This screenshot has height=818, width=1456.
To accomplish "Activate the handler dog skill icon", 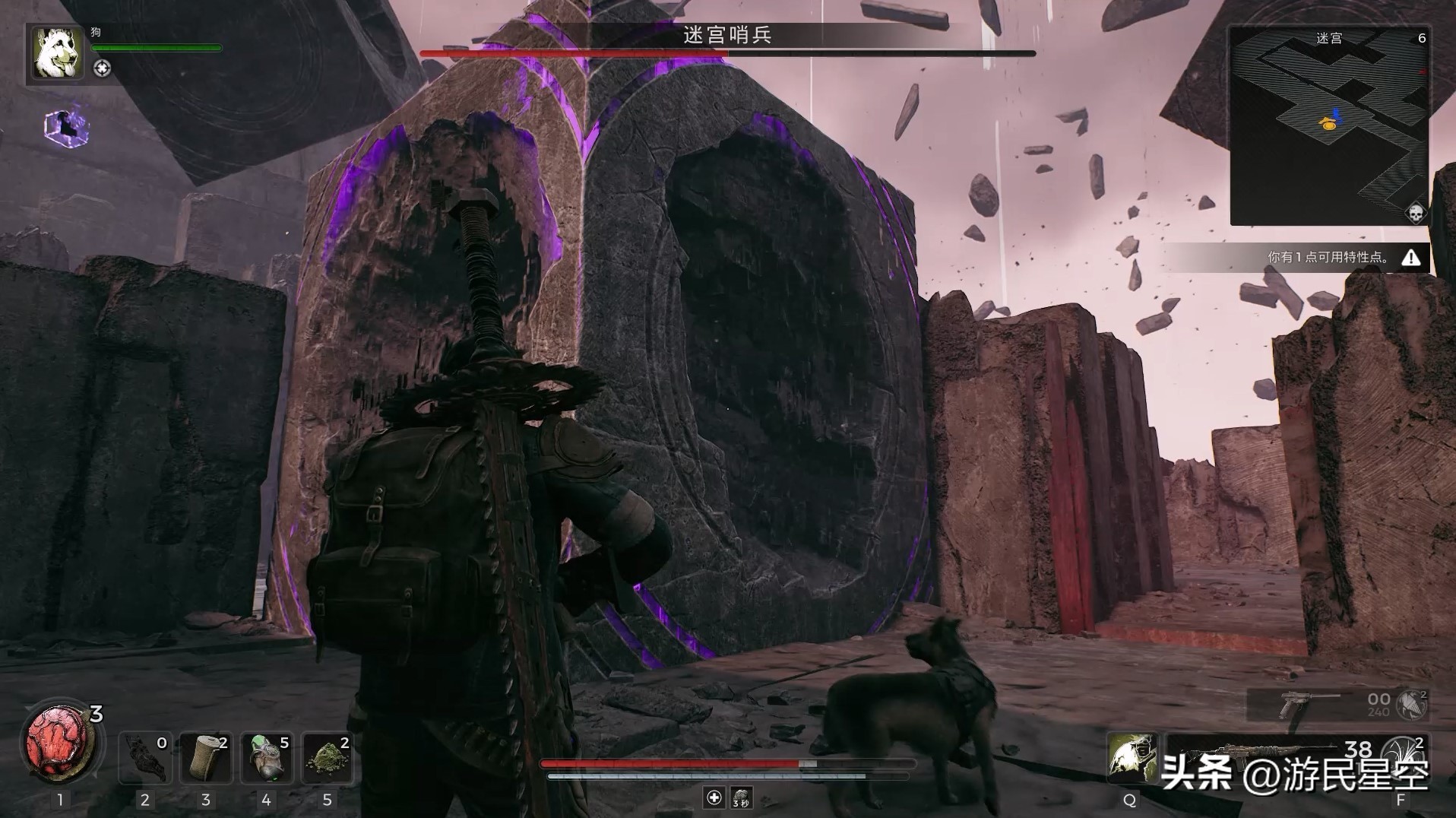I will 1131,757.
